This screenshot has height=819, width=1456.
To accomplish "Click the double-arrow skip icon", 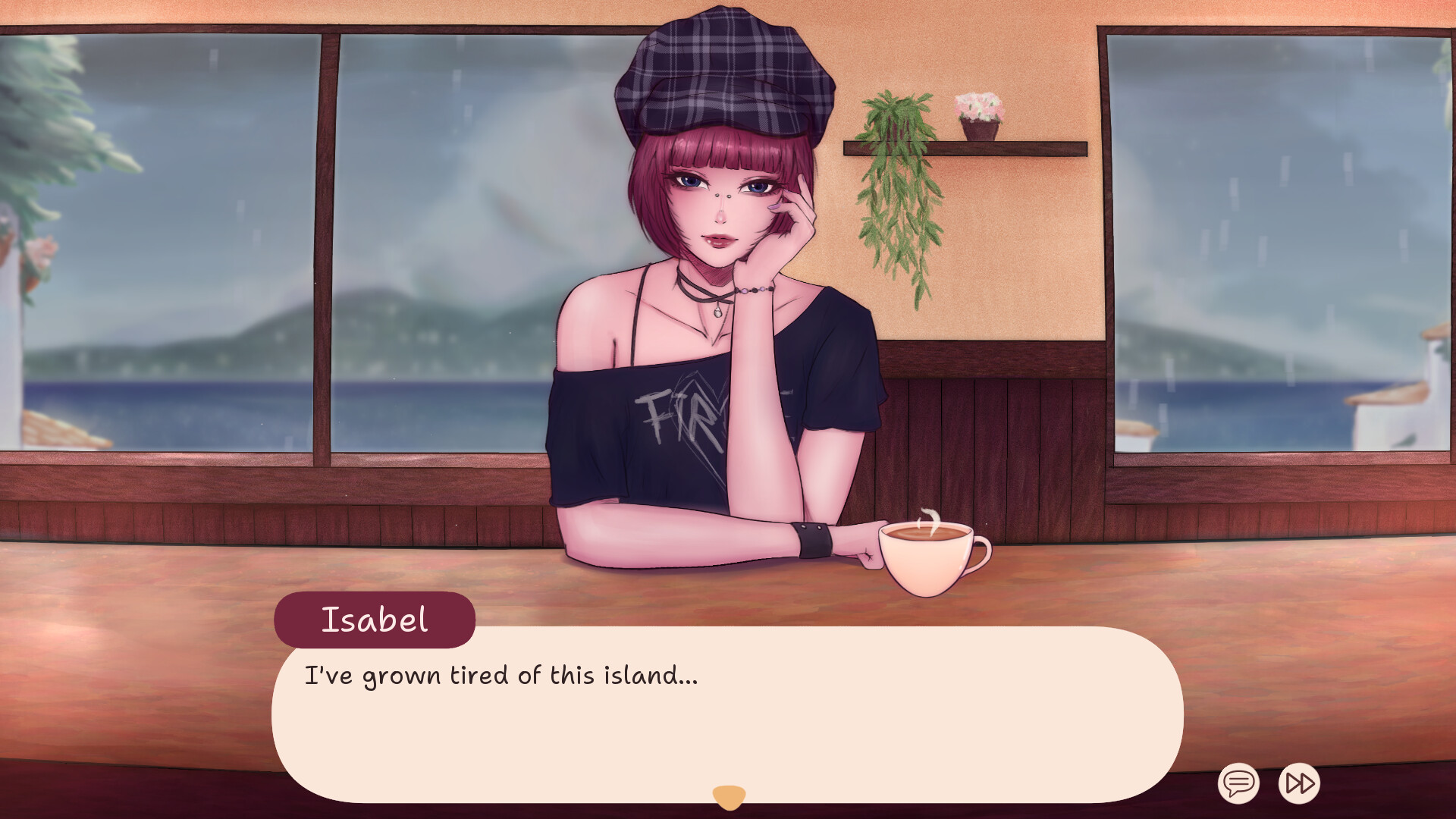I will click(x=1299, y=785).
